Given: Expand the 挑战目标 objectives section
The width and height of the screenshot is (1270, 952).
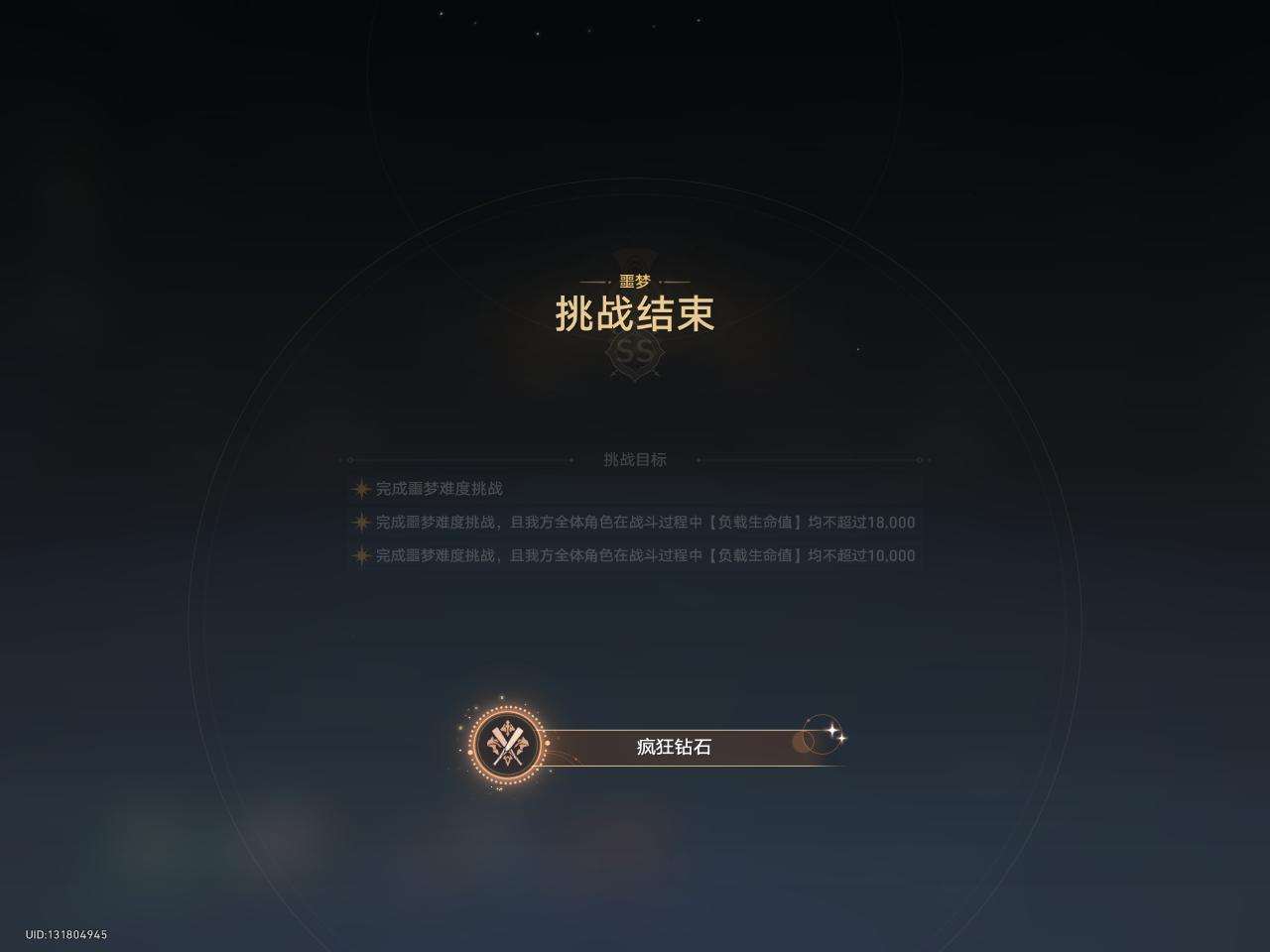Looking at the screenshot, I should click(x=636, y=459).
